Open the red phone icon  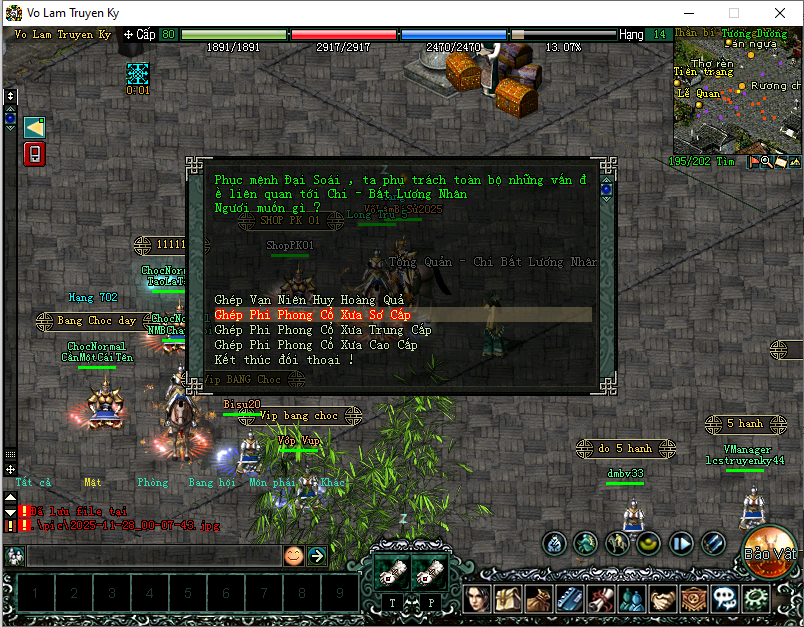coord(34,154)
